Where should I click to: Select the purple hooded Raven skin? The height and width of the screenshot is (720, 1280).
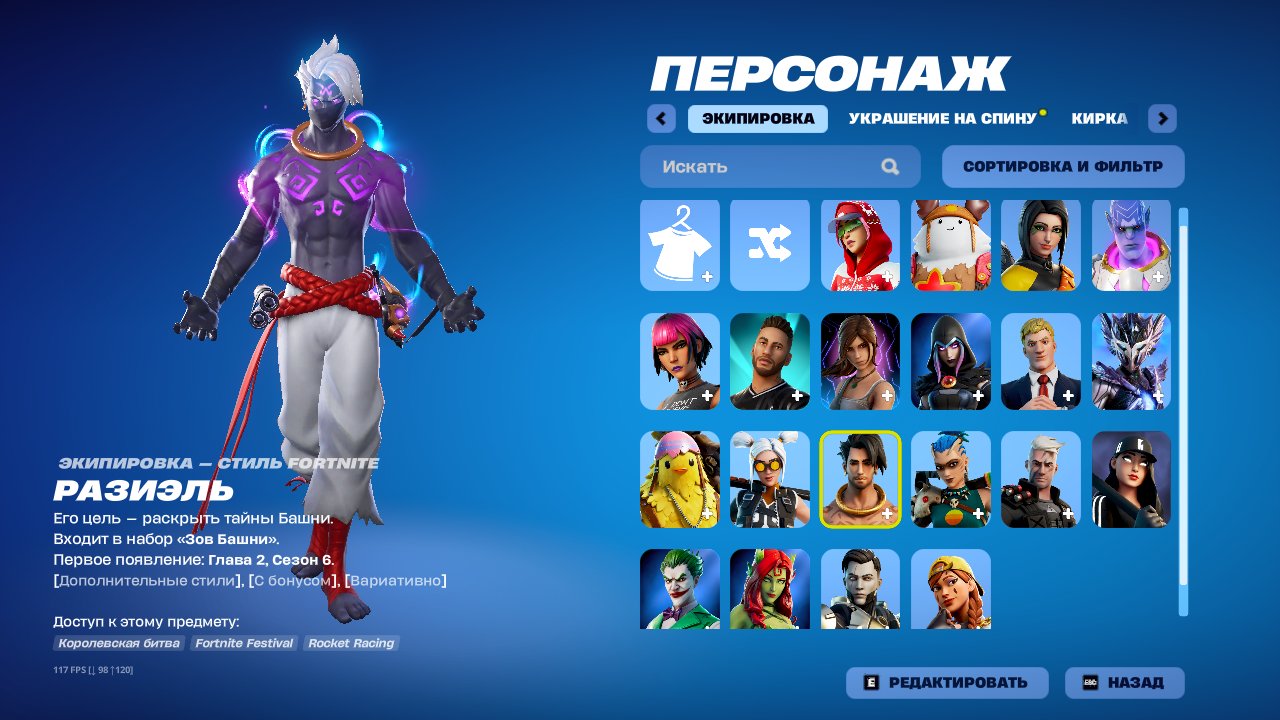pyautogui.click(x=949, y=361)
